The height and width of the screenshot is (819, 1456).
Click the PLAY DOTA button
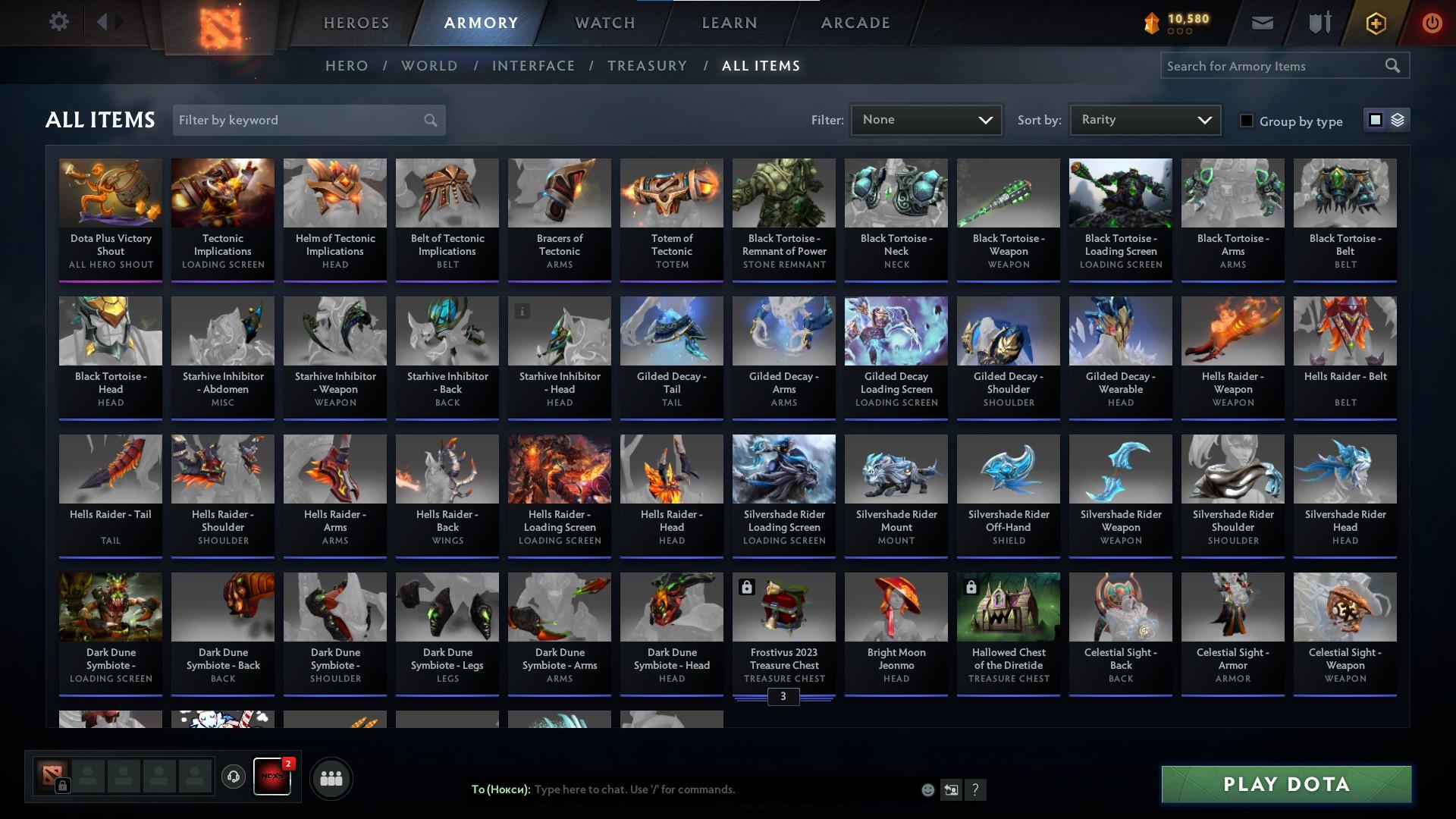tap(1285, 784)
